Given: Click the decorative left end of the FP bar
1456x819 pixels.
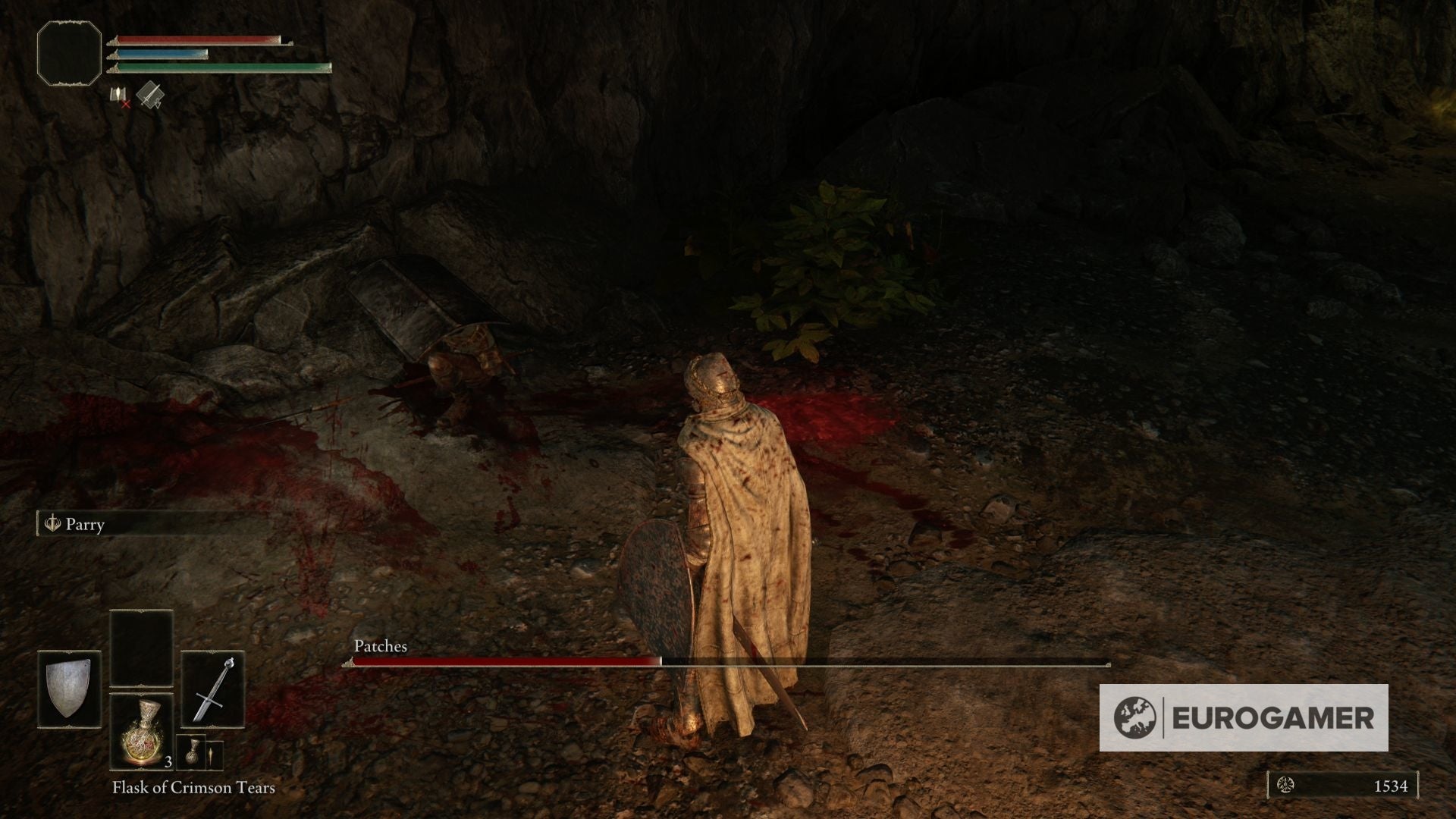Looking at the screenshot, I should pos(113,54).
